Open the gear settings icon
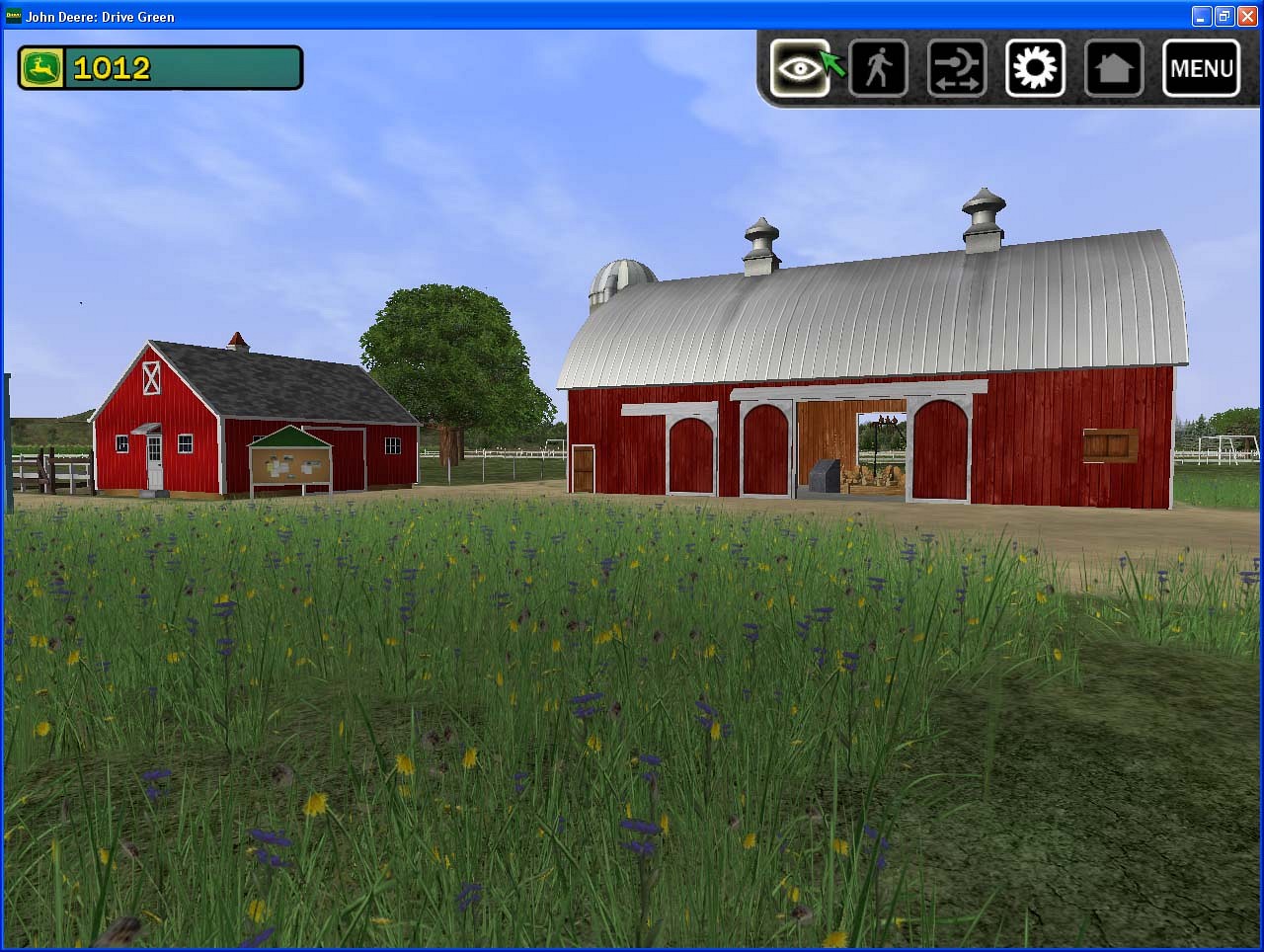 [x=1035, y=68]
